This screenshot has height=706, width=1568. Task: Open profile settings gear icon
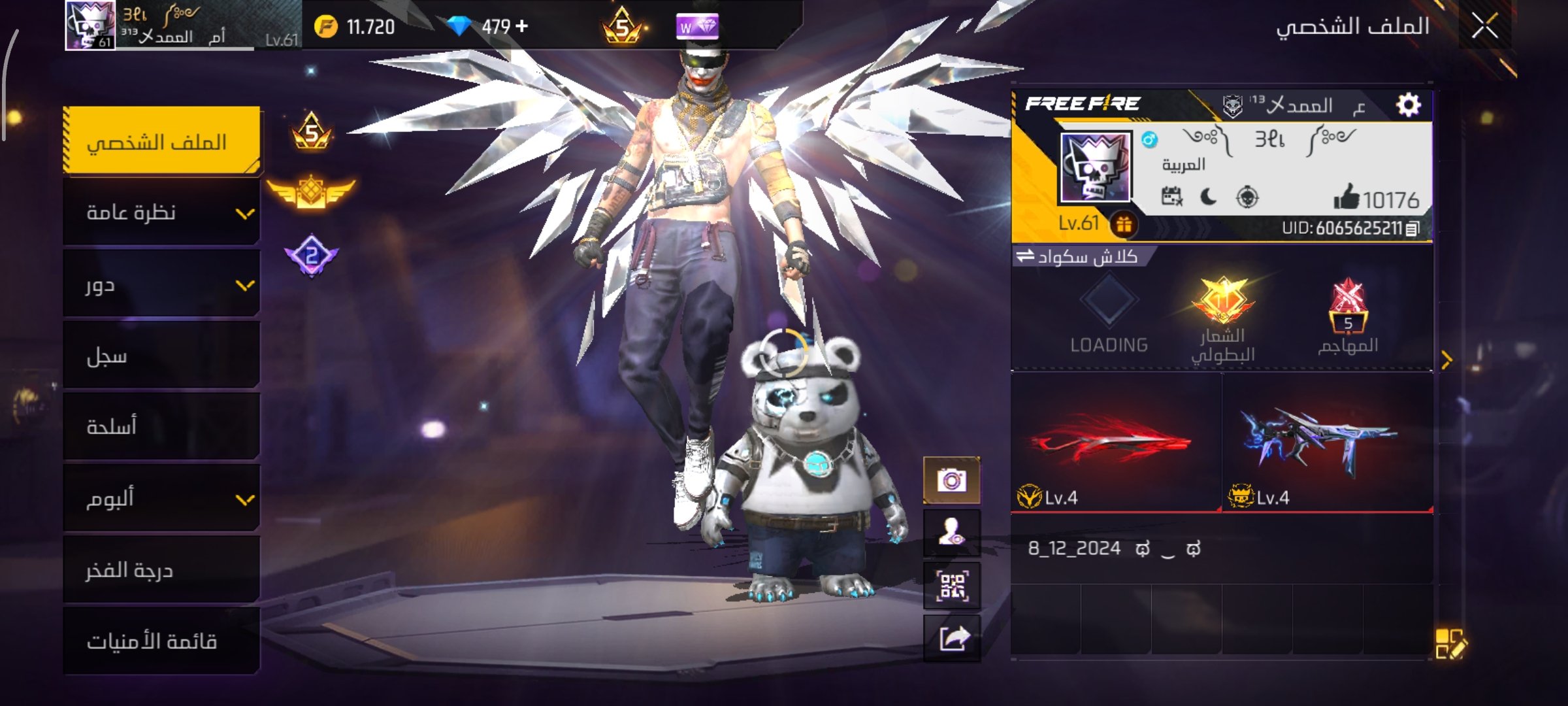click(x=1409, y=105)
